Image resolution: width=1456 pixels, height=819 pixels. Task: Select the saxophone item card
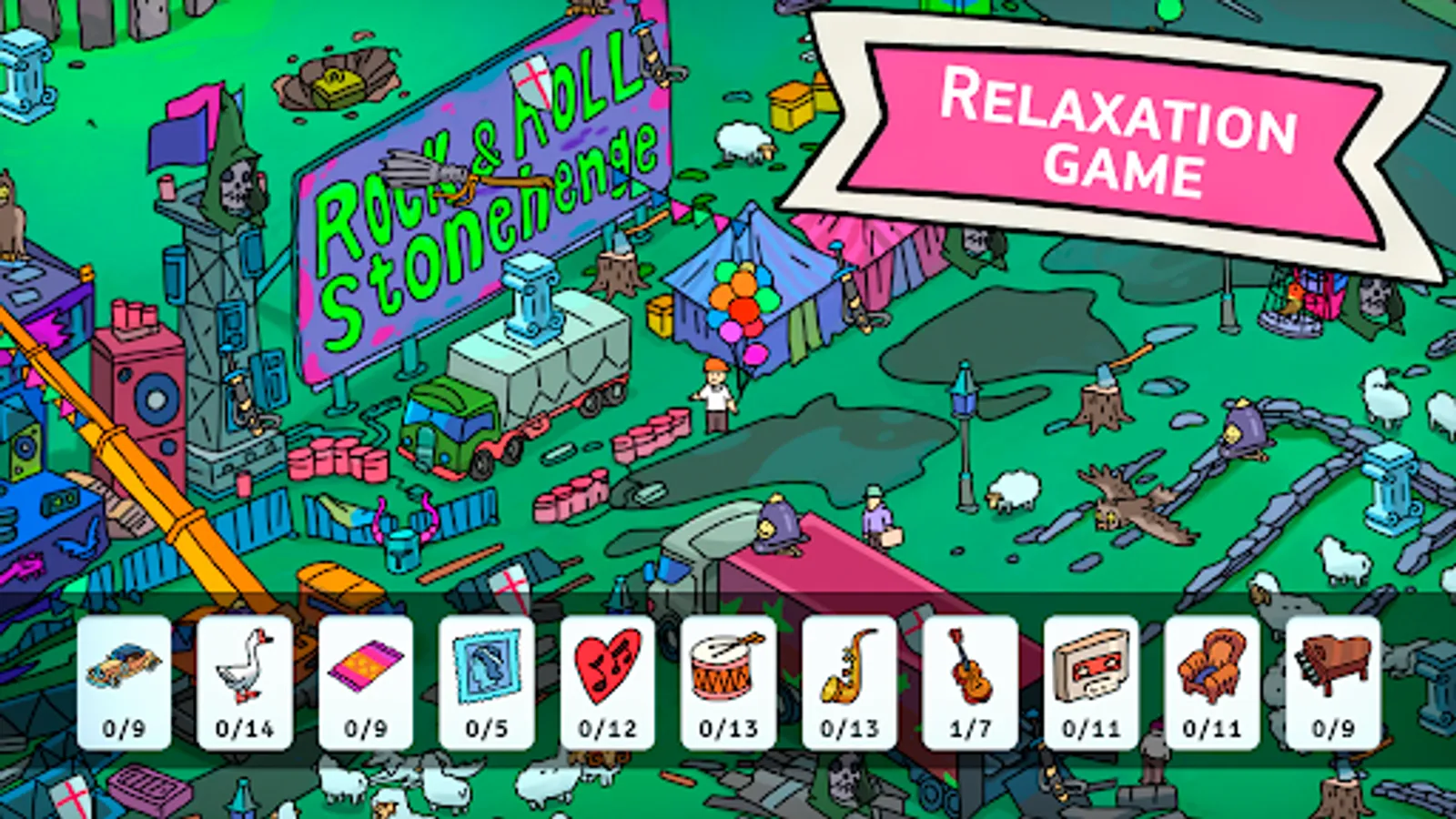848,678
